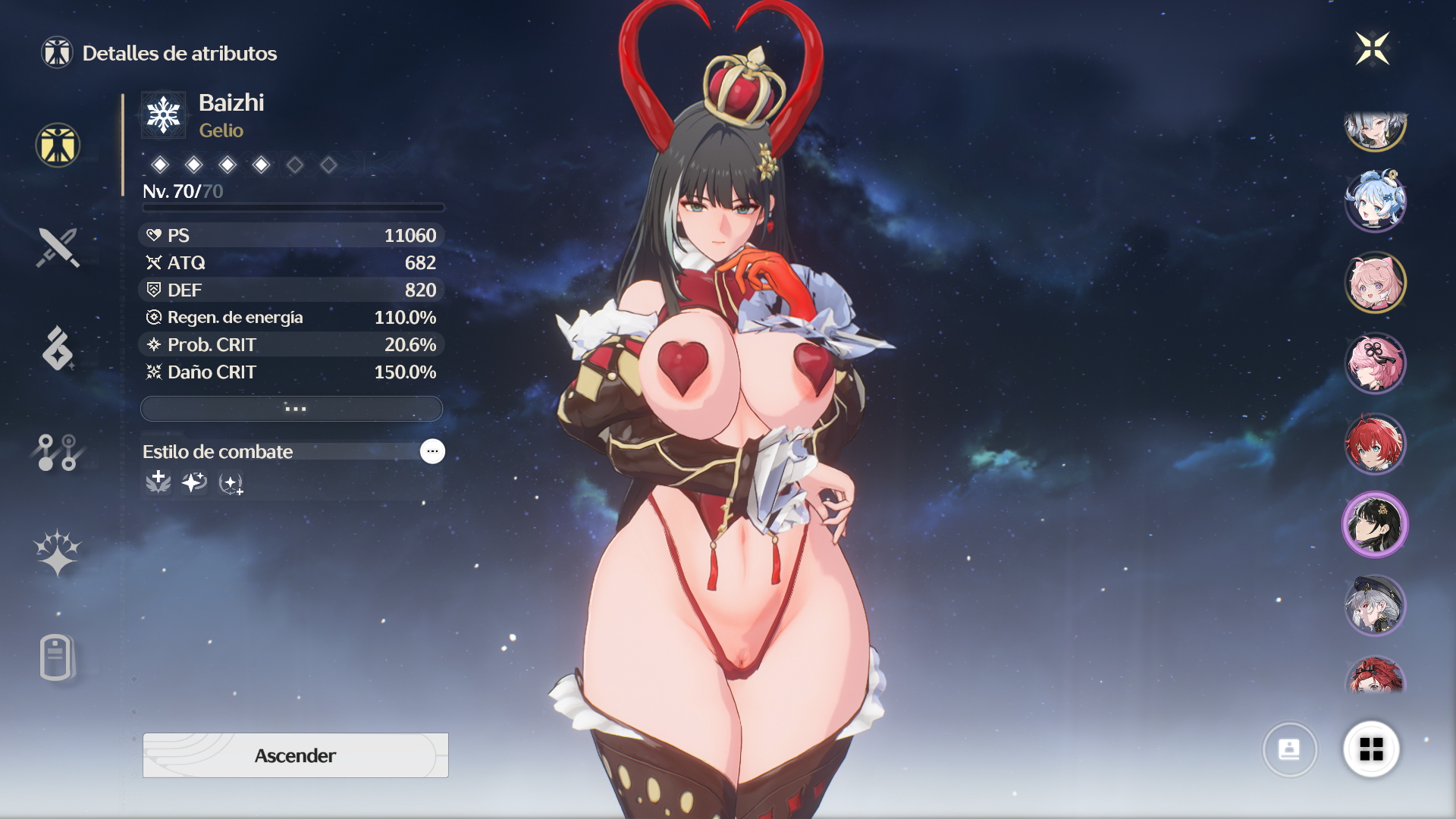Open Estilo de combate details bubble
Screen dimensions: 1456x819
(432, 451)
